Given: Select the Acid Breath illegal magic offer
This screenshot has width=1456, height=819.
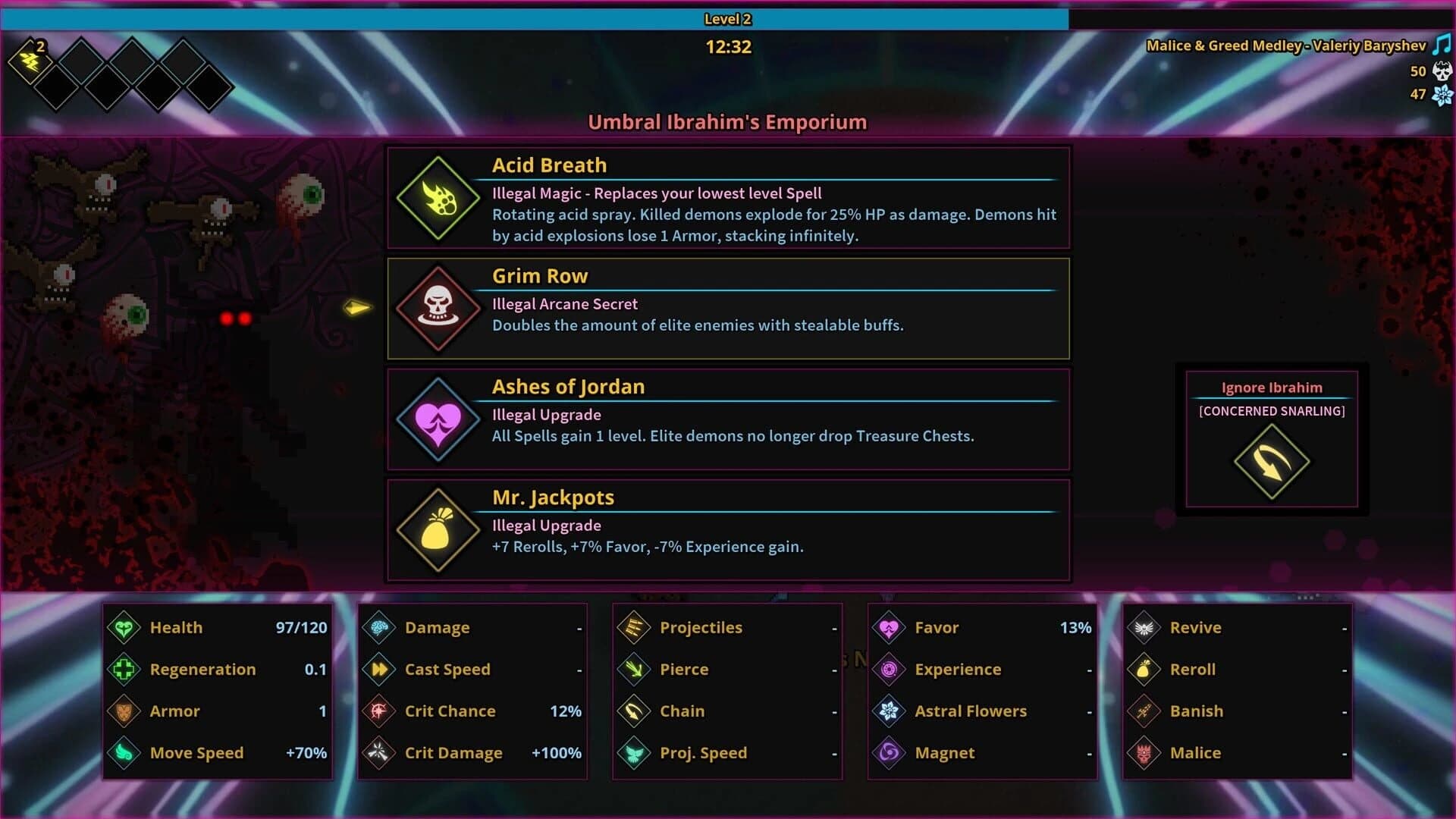Looking at the screenshot, I should [728, 199].
